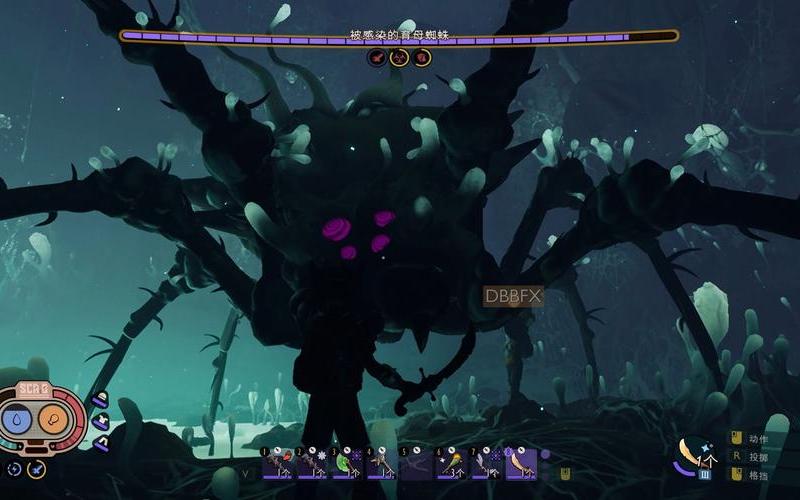The image size is (800, 500).
Task: Select the torch item in hotbar slot 6
Action: pyautogui.click(x=451, y=463)
